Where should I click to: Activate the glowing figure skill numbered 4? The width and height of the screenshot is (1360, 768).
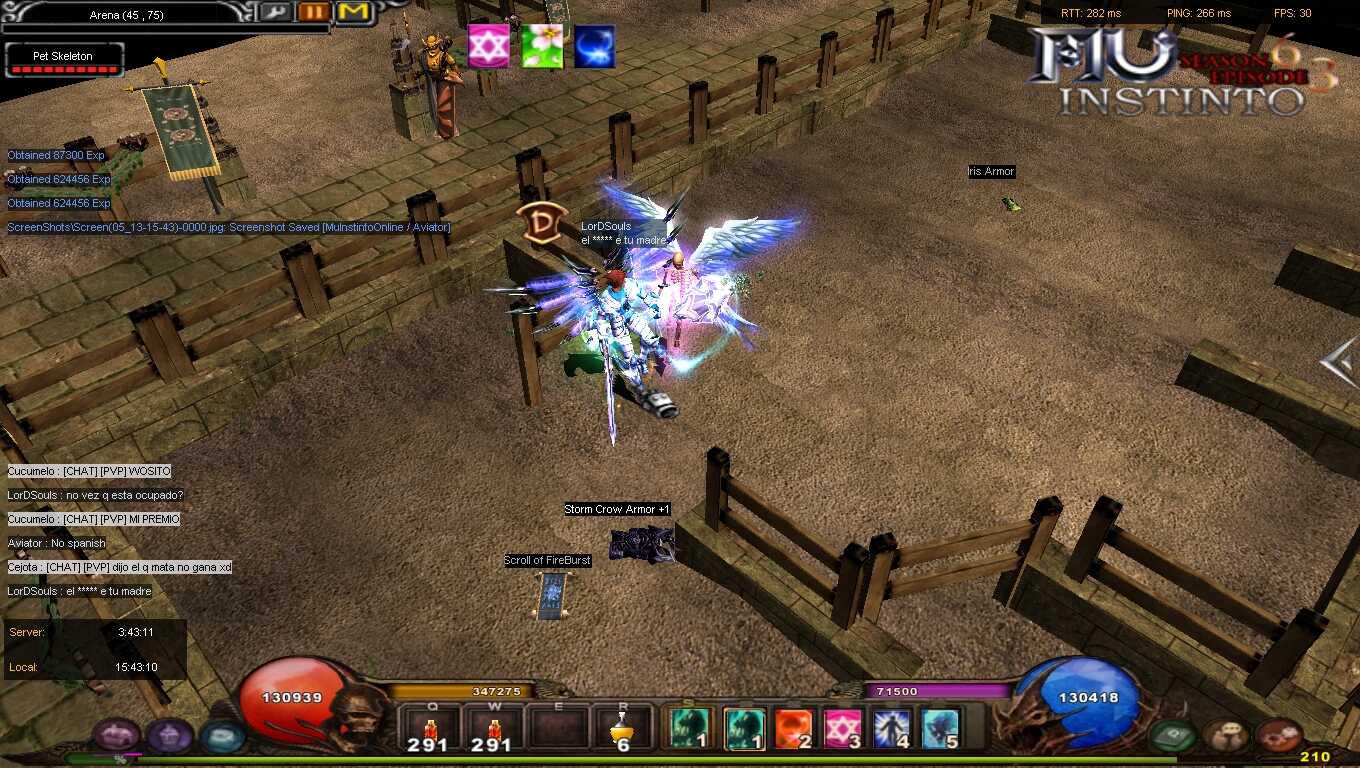pyautogui.click(x=892, y=729)
